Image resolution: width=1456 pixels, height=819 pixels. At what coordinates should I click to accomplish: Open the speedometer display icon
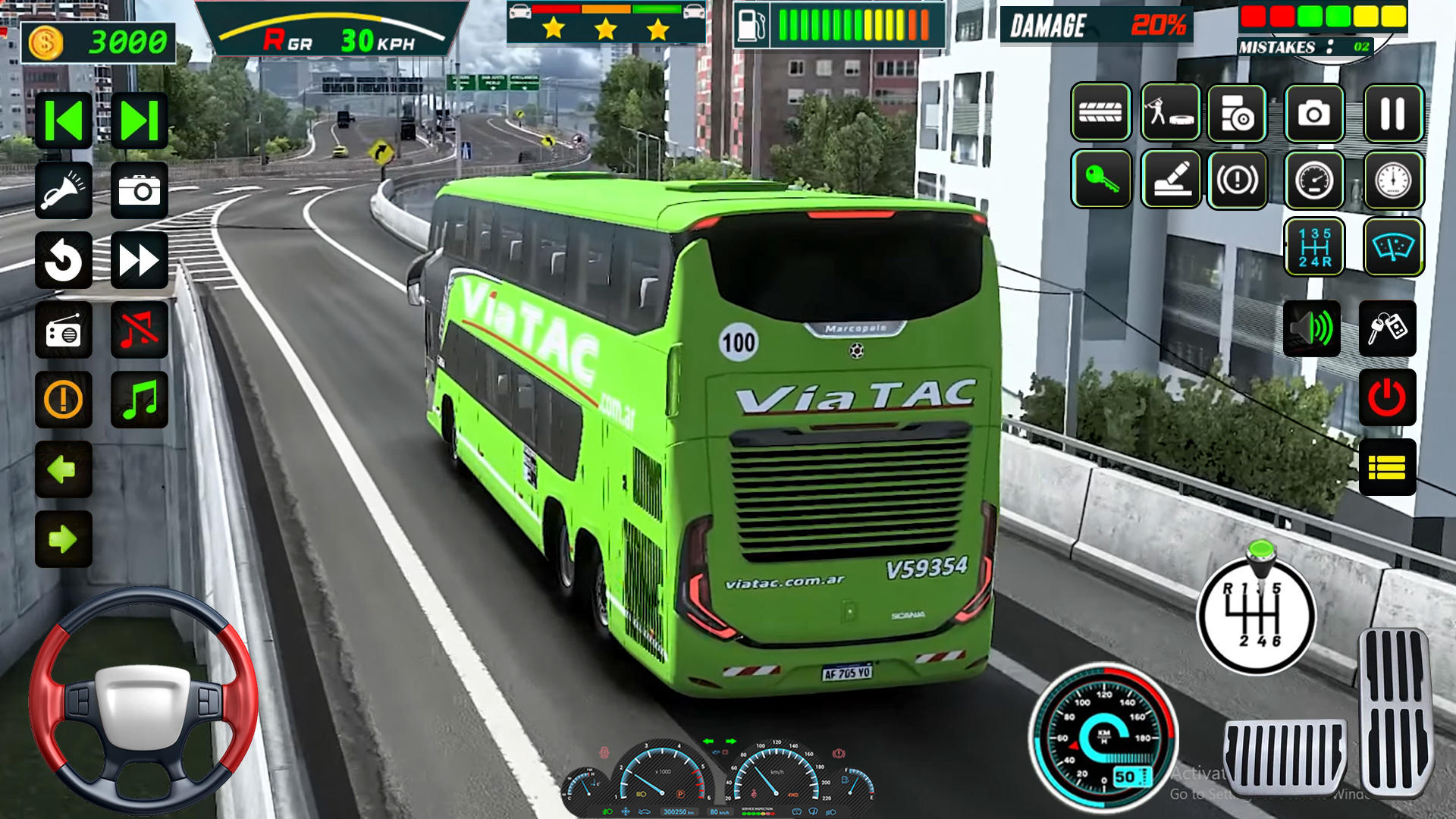pos(1316,180)
